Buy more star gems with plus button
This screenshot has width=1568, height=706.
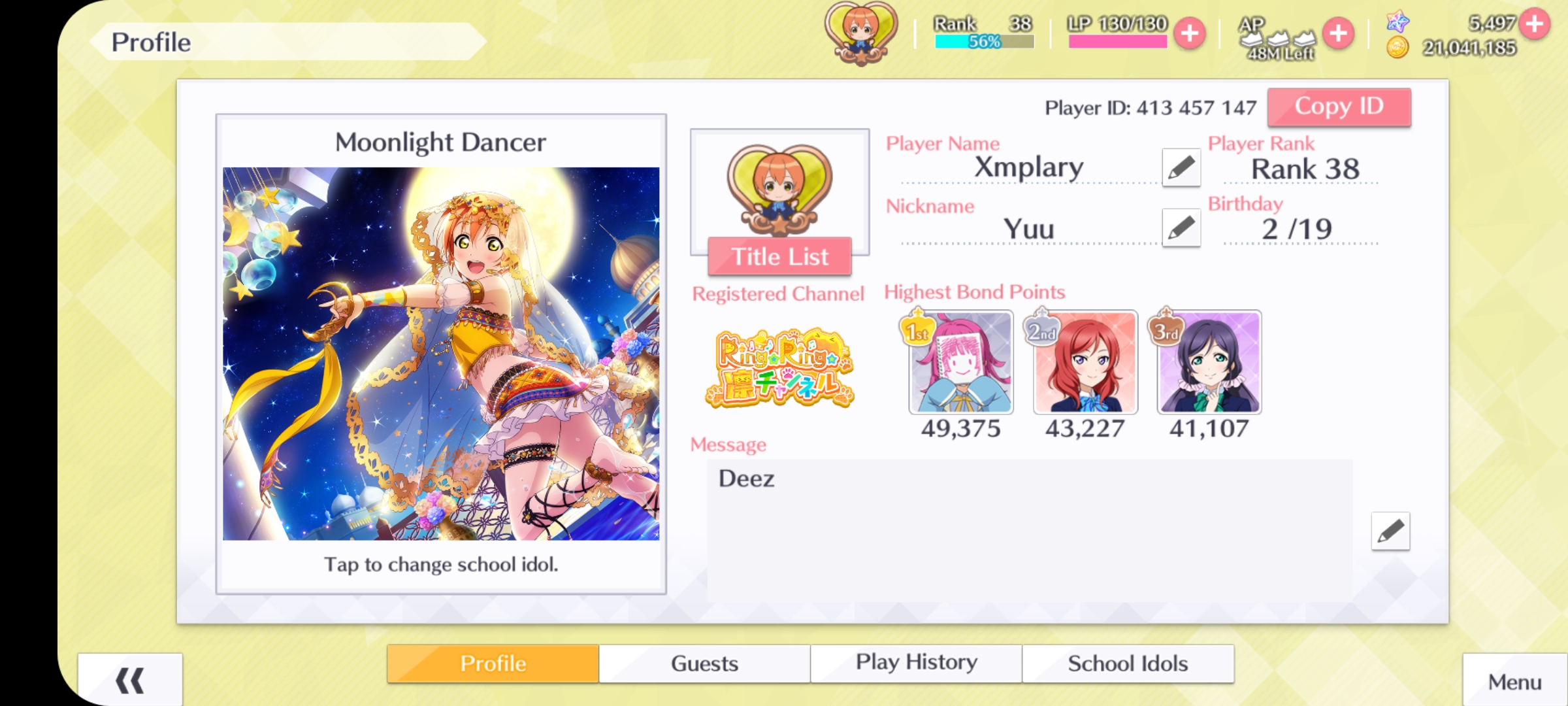tap(1535, 24)
